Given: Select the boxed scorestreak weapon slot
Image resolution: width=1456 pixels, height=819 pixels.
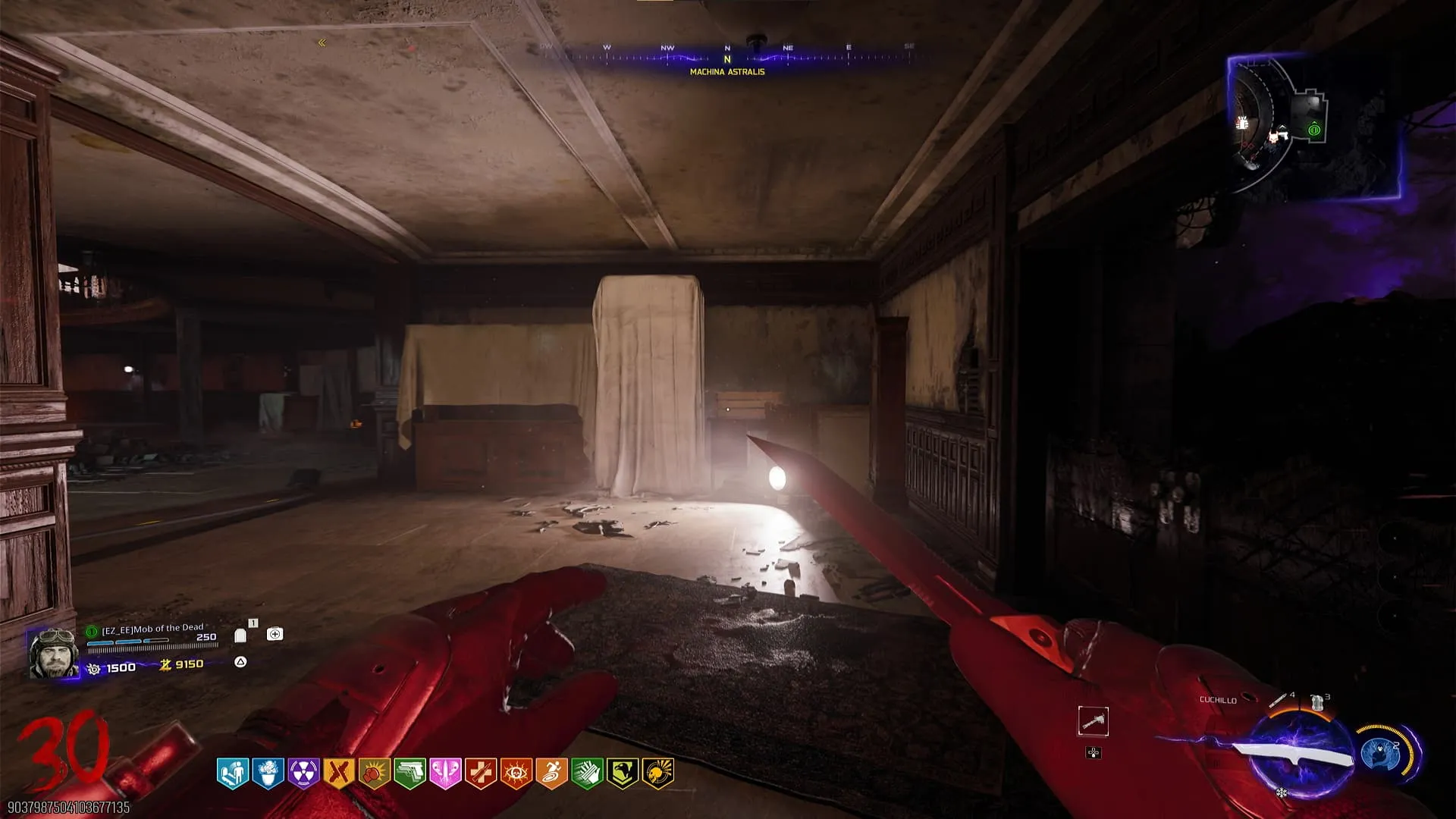Looking at the screenshot, I should [x=1093, y=721].
